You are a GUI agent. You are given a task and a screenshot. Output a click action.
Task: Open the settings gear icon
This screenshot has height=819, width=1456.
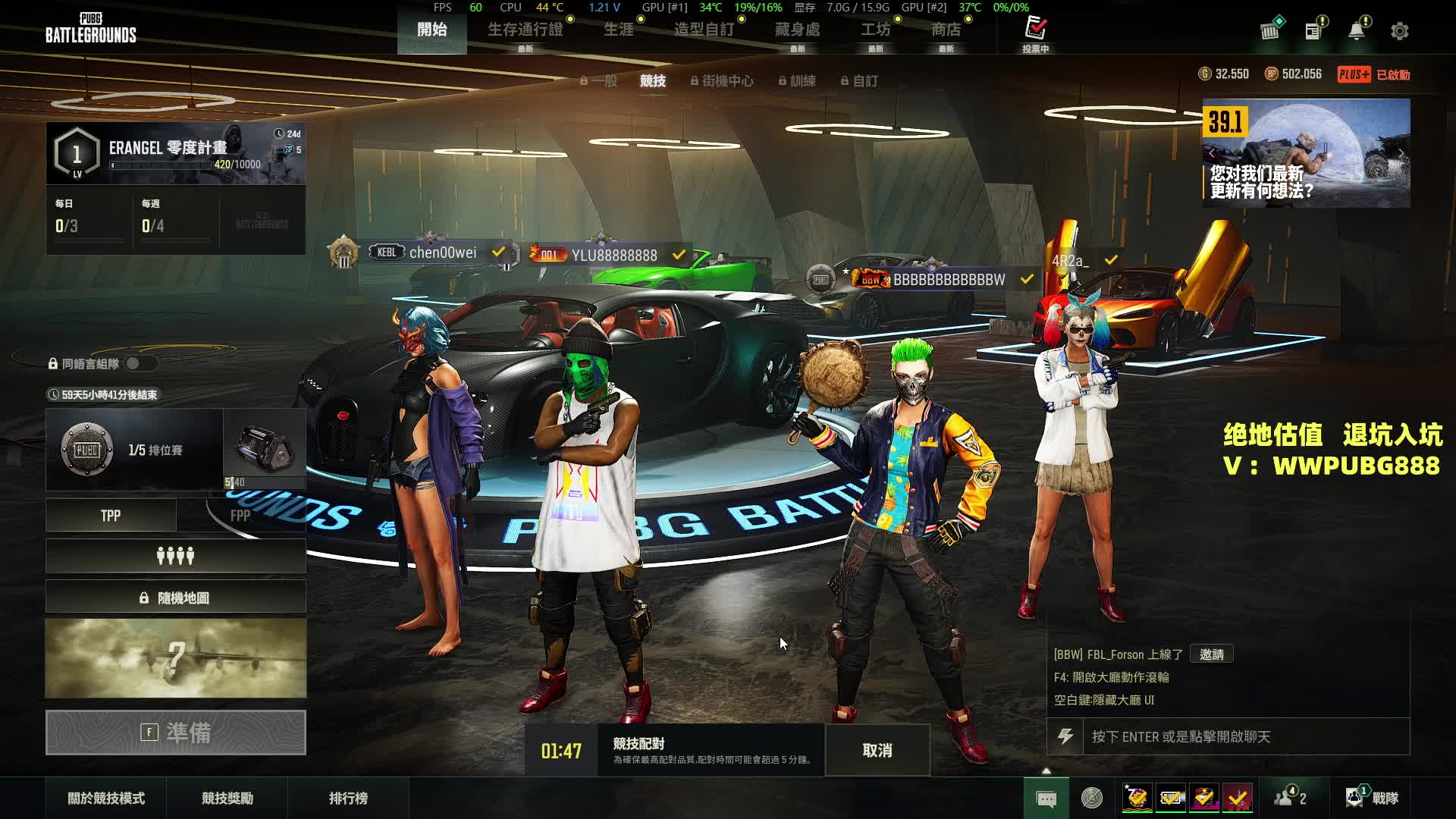click(x=1399, y=31)
